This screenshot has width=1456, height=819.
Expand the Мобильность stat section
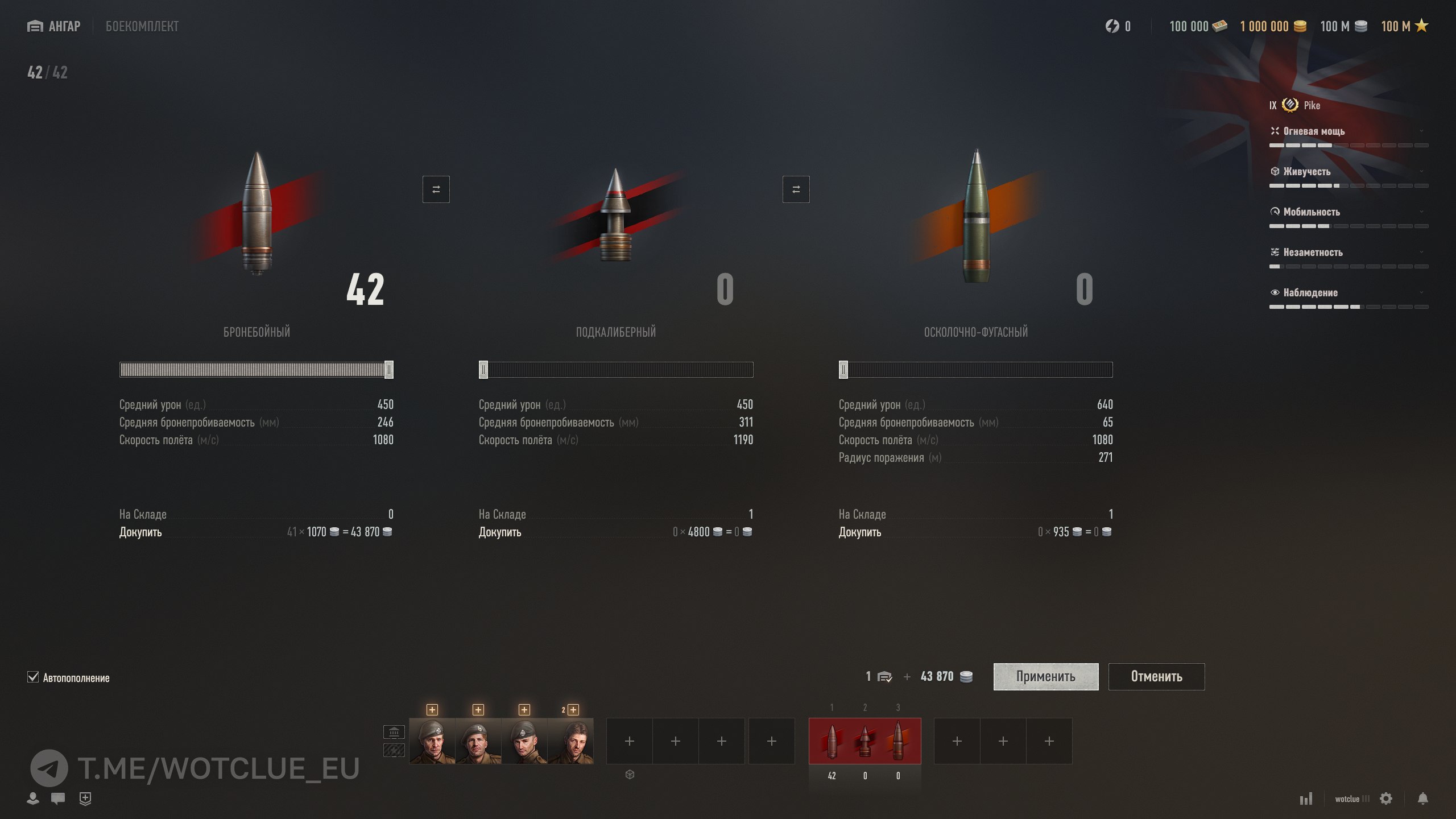(x=1348, y=212)
